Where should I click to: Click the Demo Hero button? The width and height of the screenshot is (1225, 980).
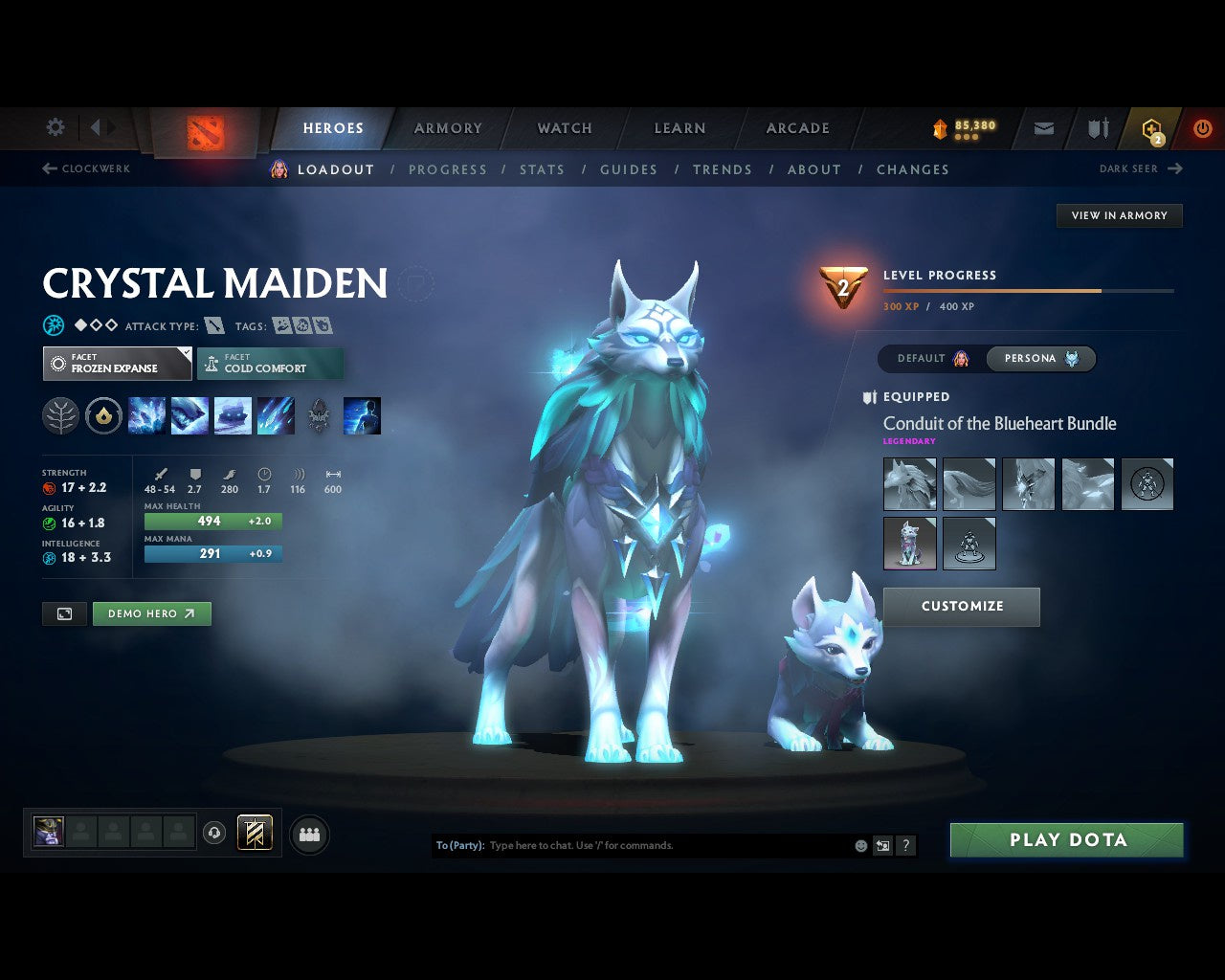151,613
